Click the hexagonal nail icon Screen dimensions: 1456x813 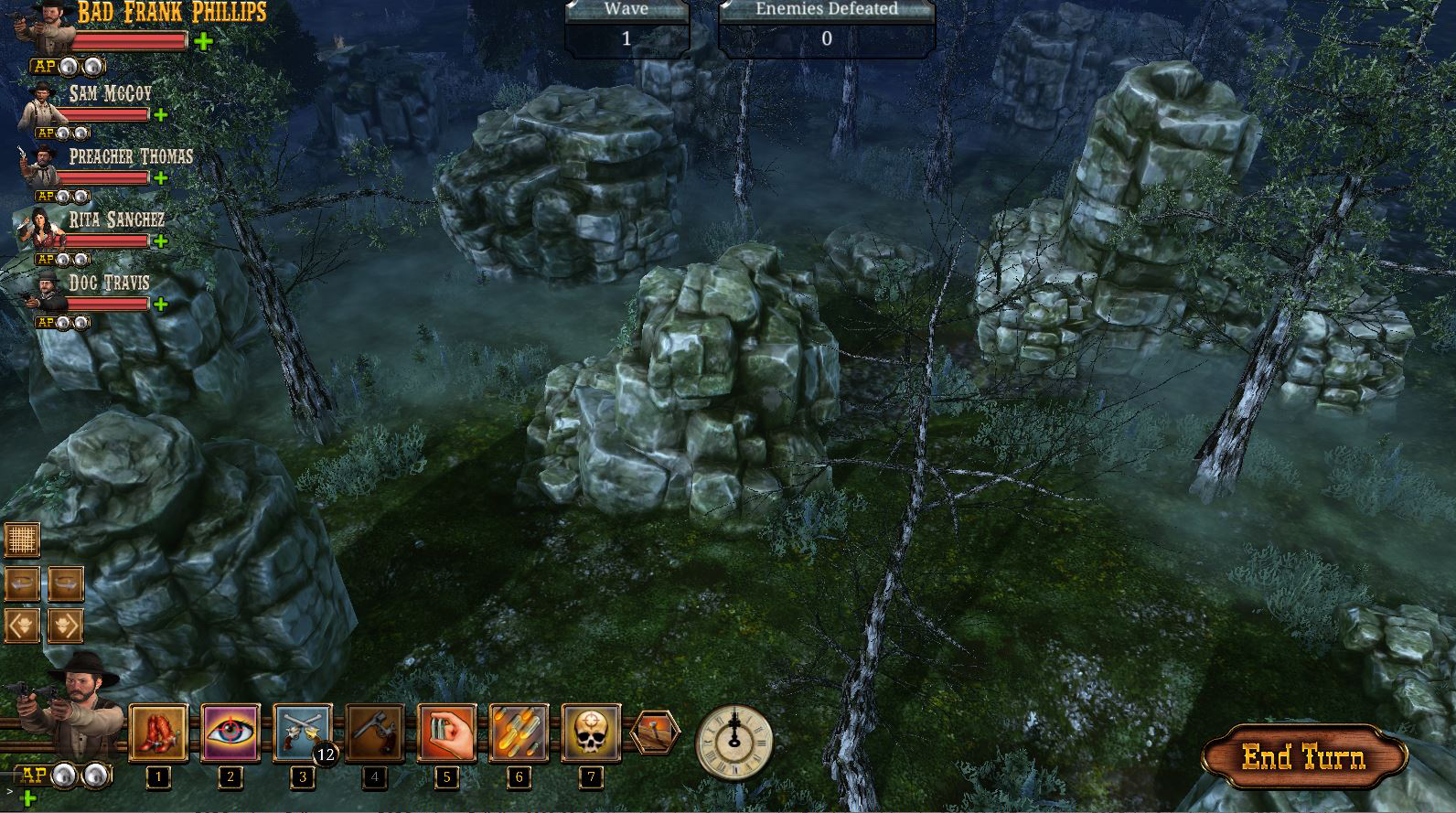[655, 733]
